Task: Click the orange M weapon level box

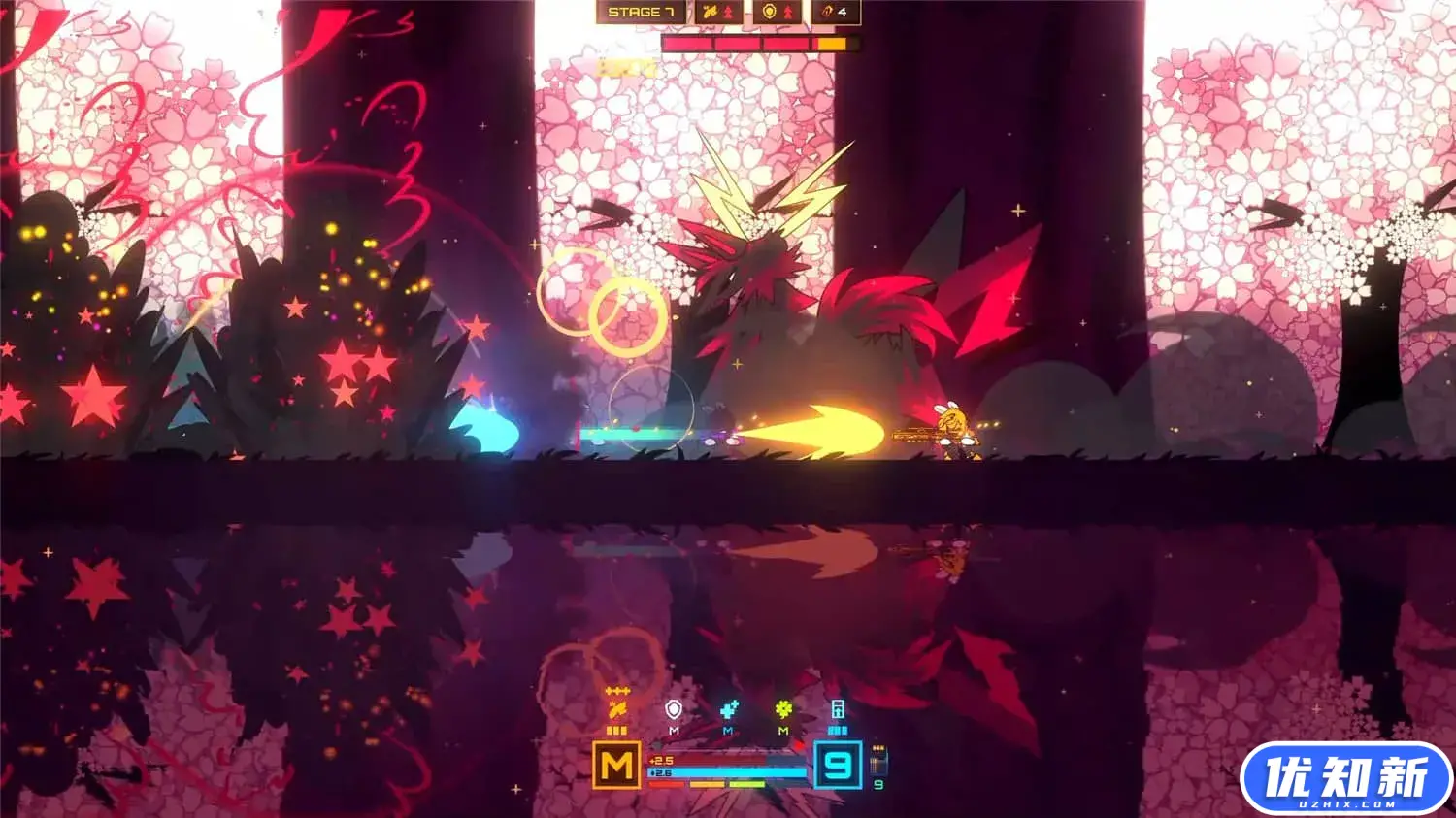Action: click(x=616, y=765)
